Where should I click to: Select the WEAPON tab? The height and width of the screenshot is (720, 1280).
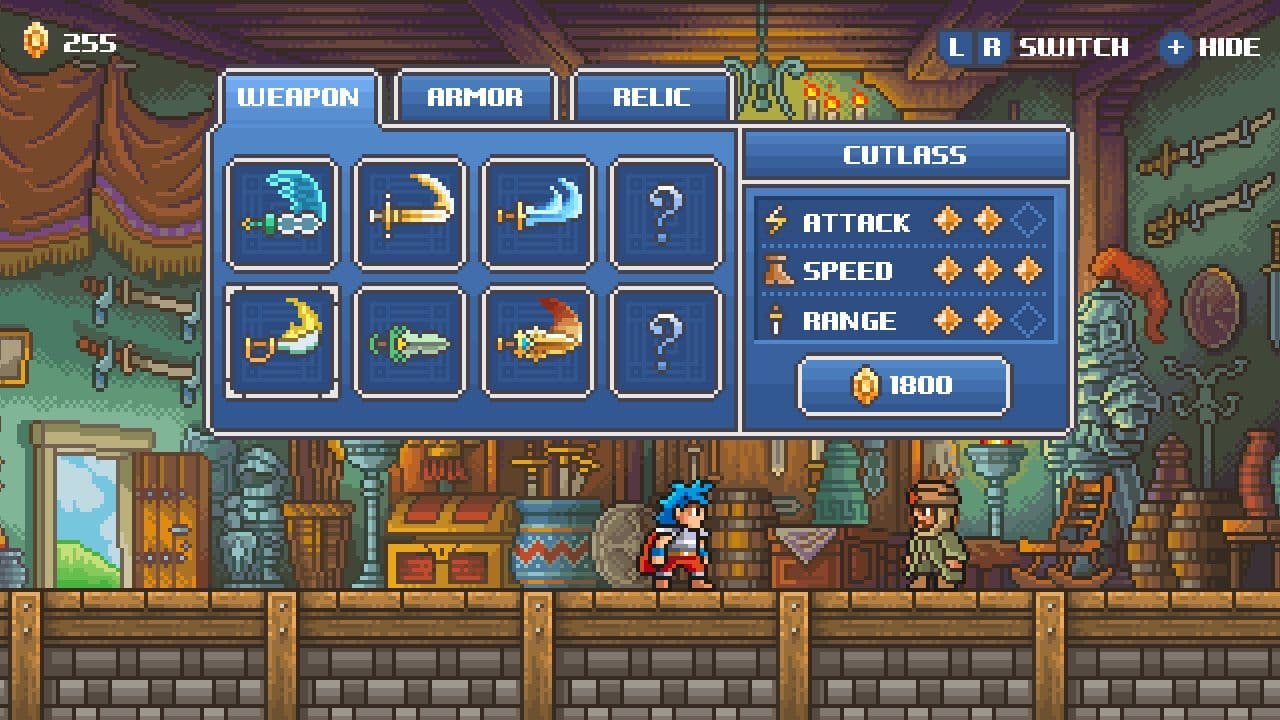297,95
